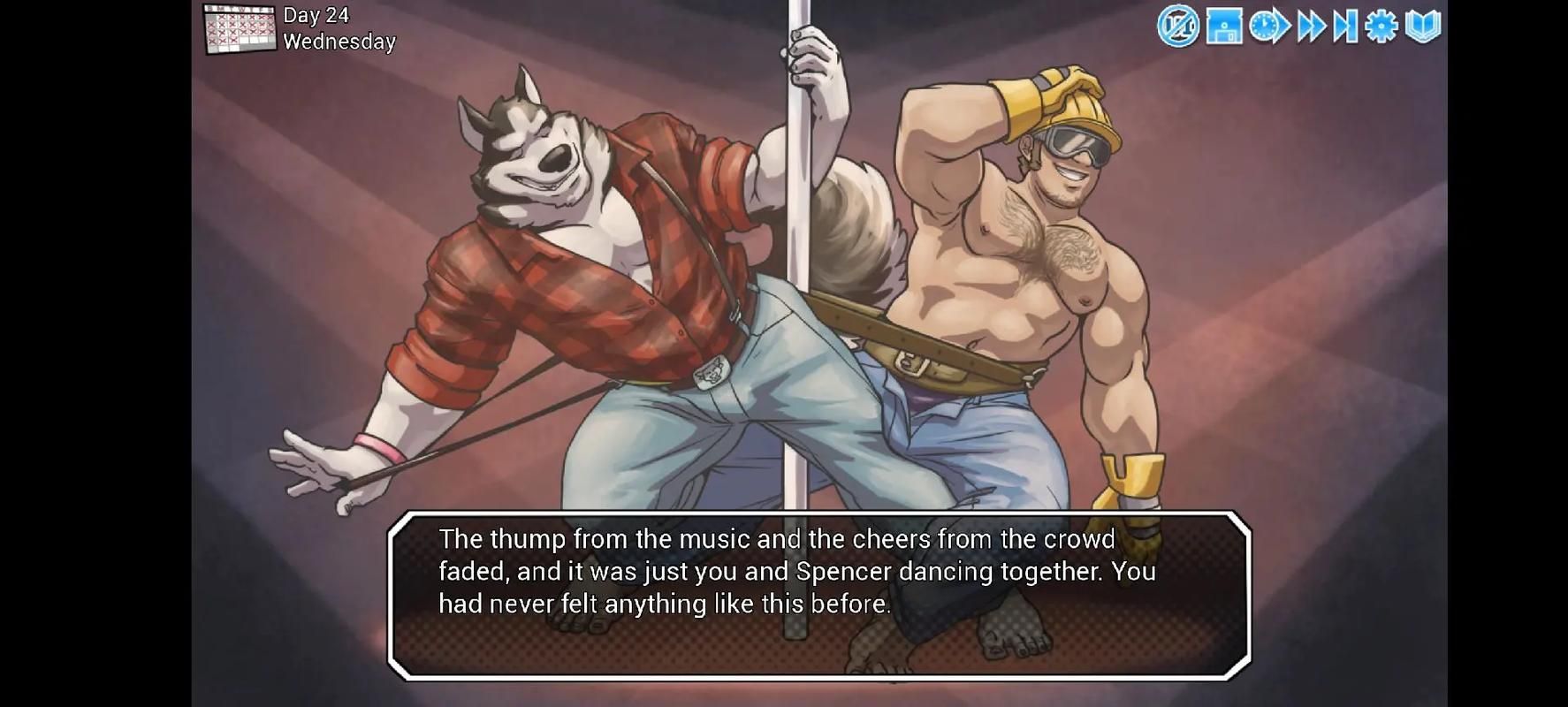
Task: Open the save menu via floppy disk icon
Action: 1224,27
